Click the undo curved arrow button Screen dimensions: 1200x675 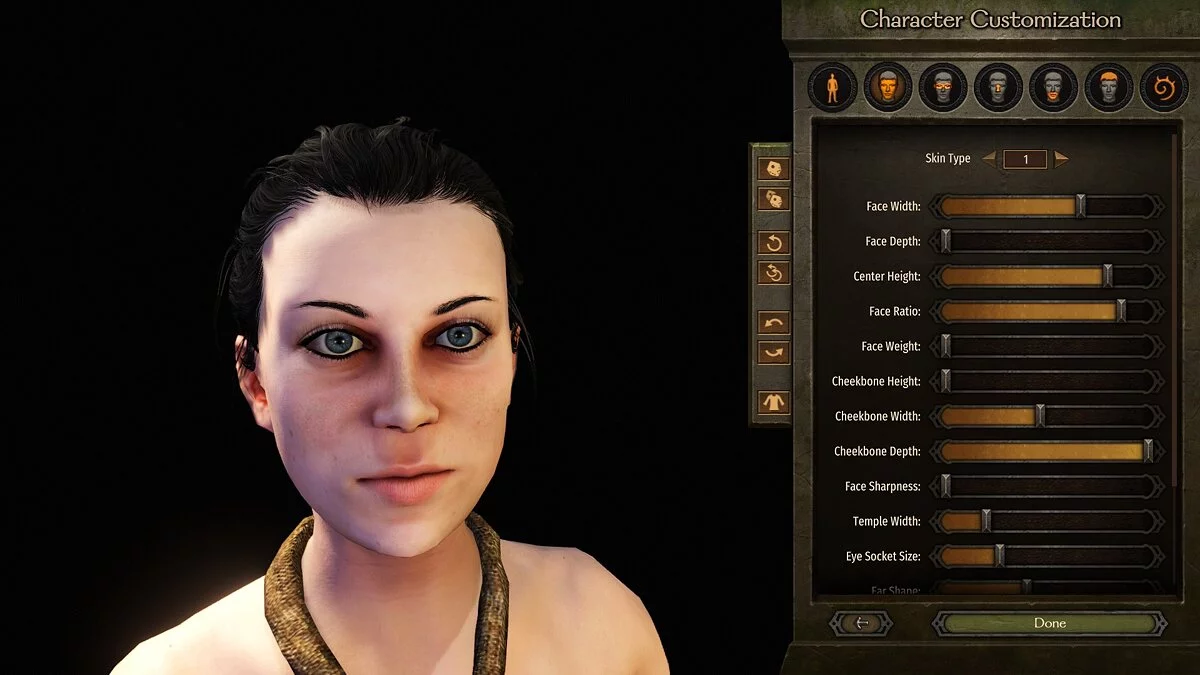[x=774, y=323]
